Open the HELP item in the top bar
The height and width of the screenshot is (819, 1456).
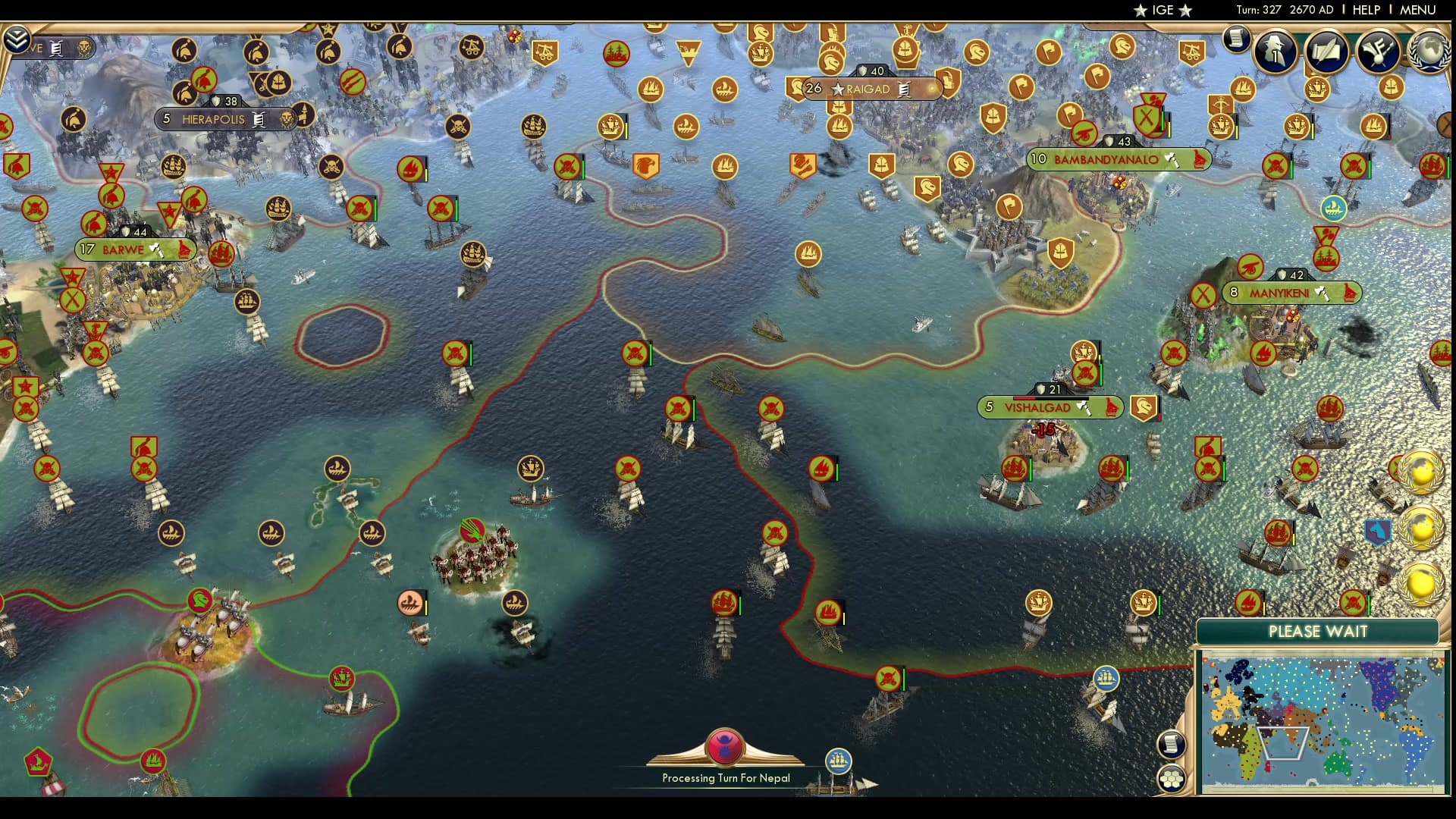tap(1365, 11)
